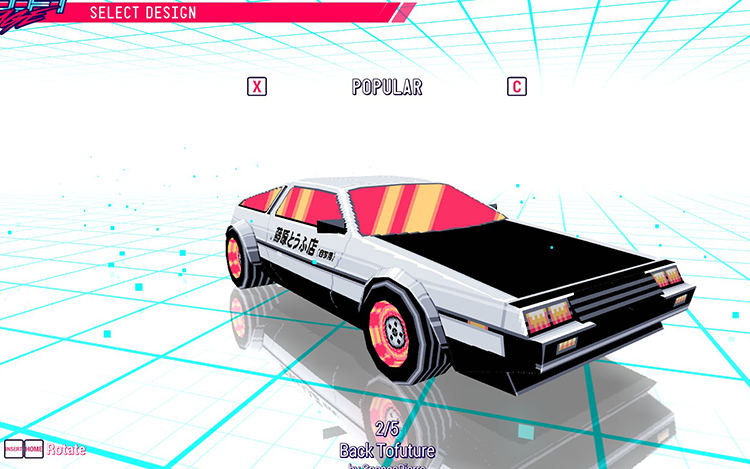The image size is (750, 469).
Task: Select the POPULAR design category
Action: (387, 87)
